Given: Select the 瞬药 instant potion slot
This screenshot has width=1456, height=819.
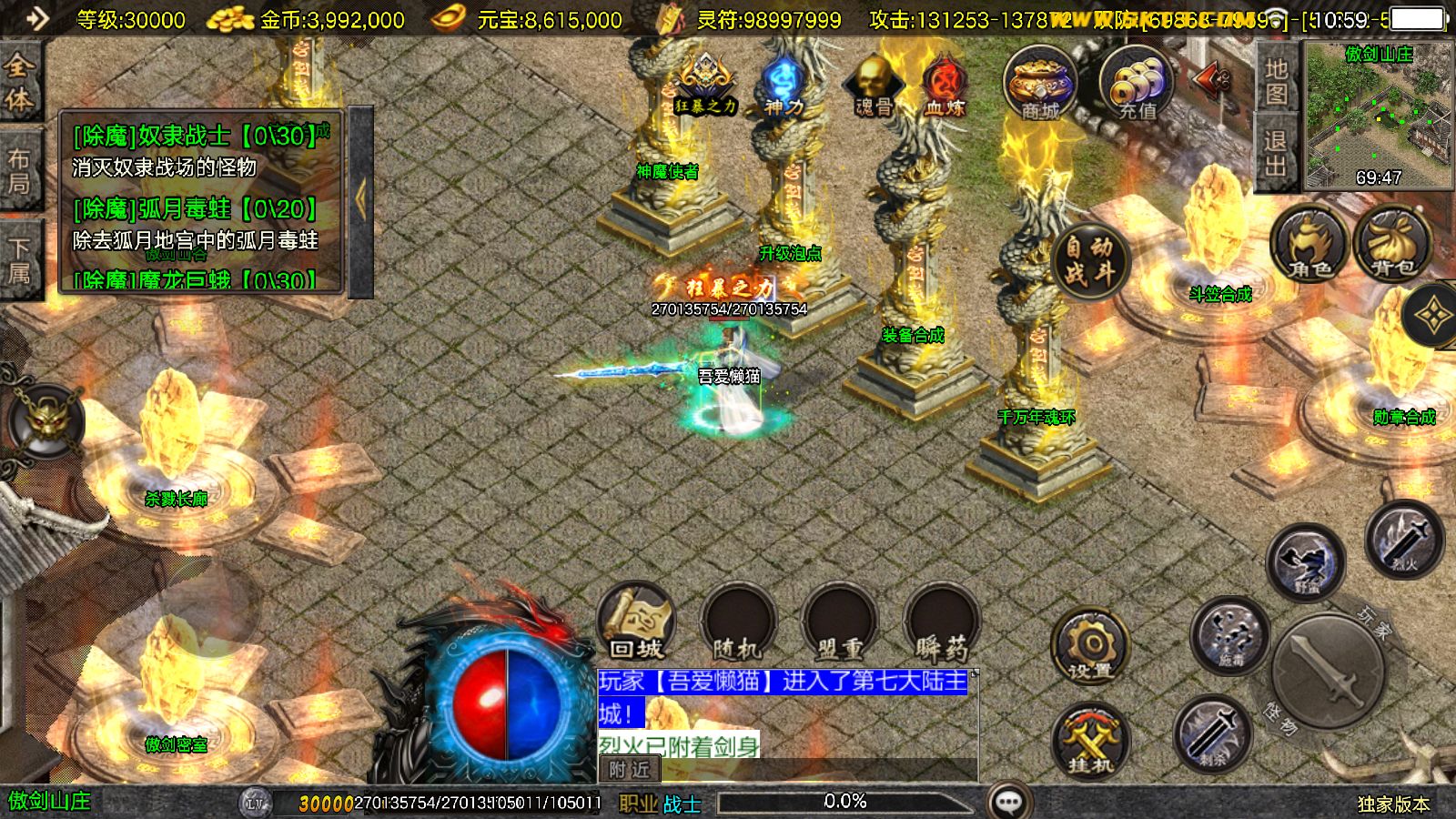Looking at the screenshot, I should click(x=941, y=622).
